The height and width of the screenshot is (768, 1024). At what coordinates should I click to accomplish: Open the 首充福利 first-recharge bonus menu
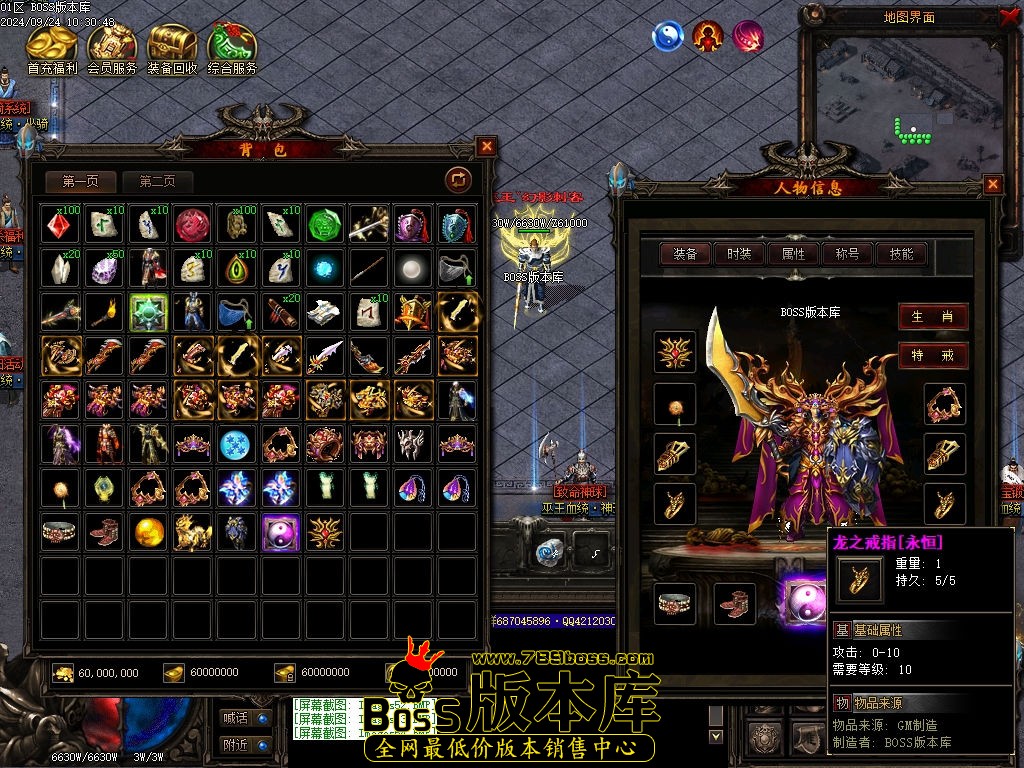tap(52, 47)
